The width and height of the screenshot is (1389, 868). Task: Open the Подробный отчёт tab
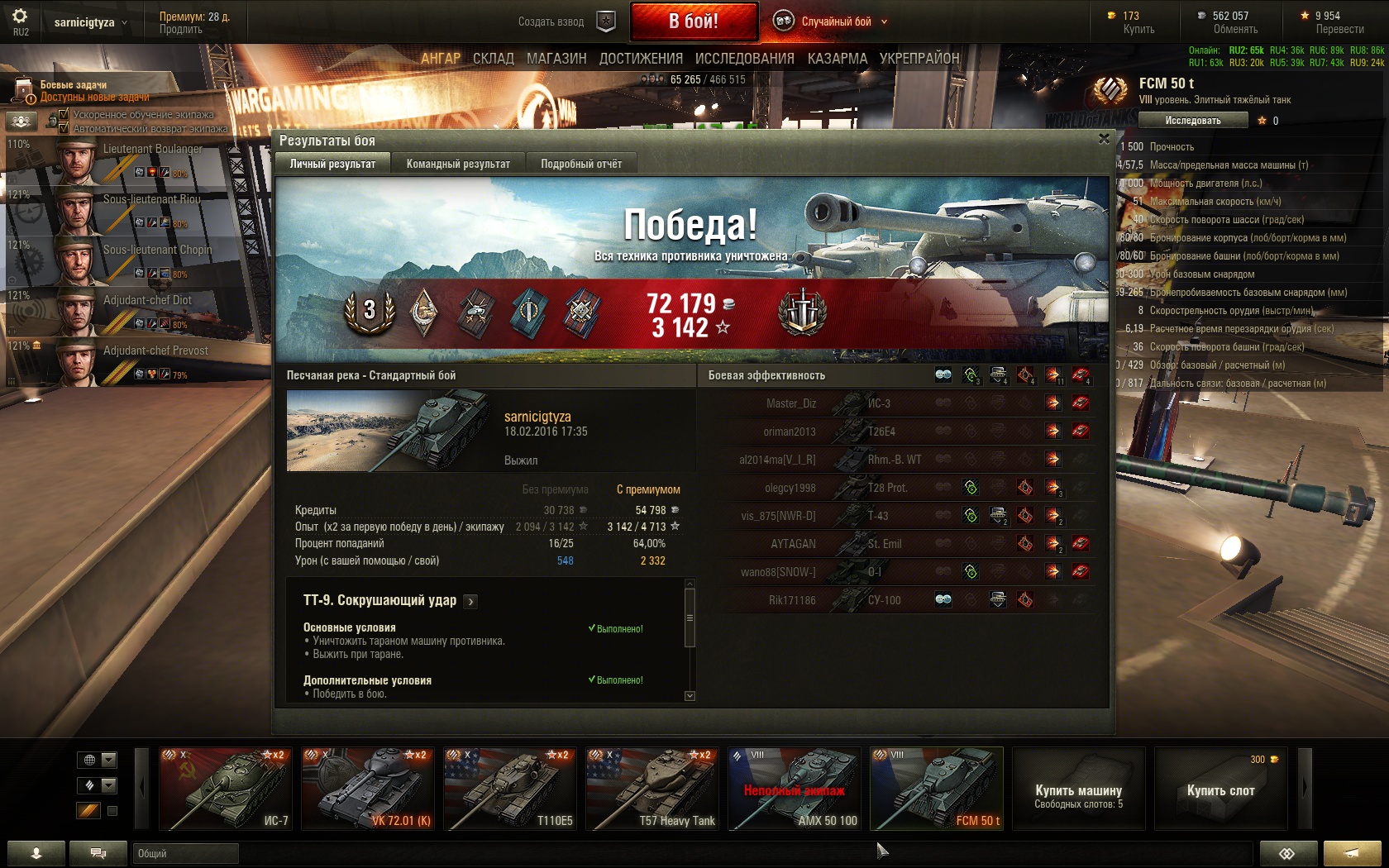pyautogui.click(x=580, y=164)
